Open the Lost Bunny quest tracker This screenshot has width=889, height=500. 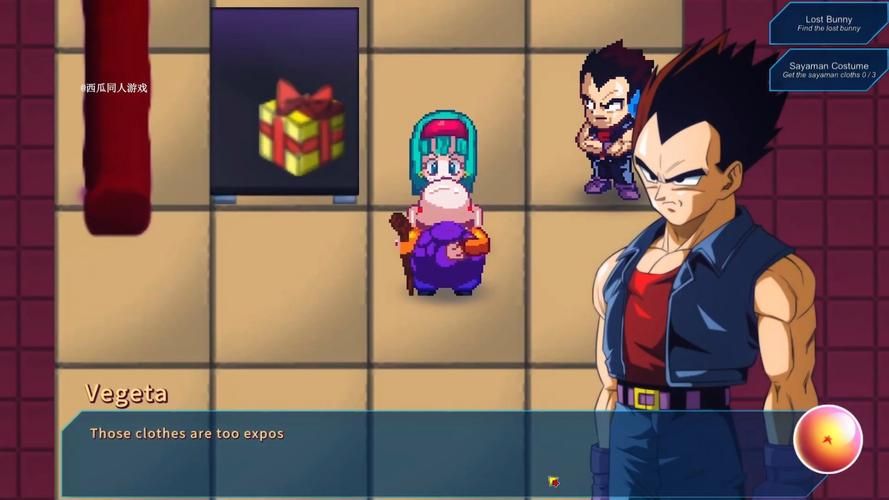(x=829, y=23)
